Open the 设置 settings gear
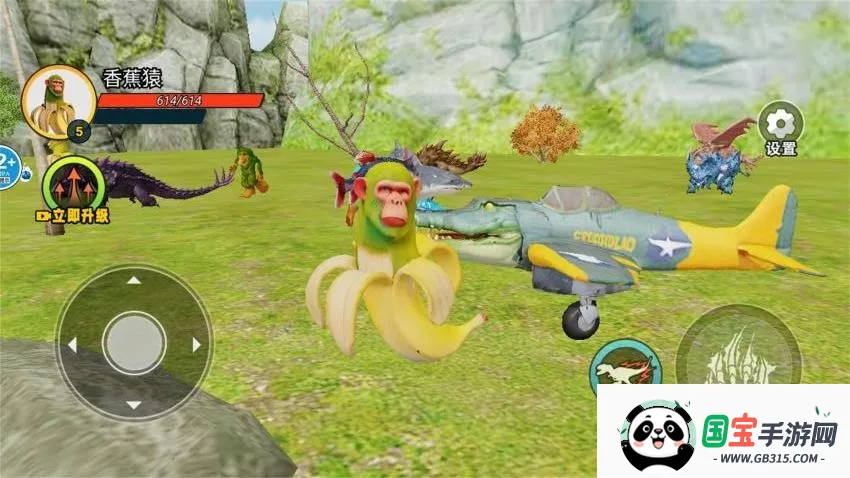Image resolution: width=850 pixels, height=478 pixels. pyautogui.click(x=780, y=124)
